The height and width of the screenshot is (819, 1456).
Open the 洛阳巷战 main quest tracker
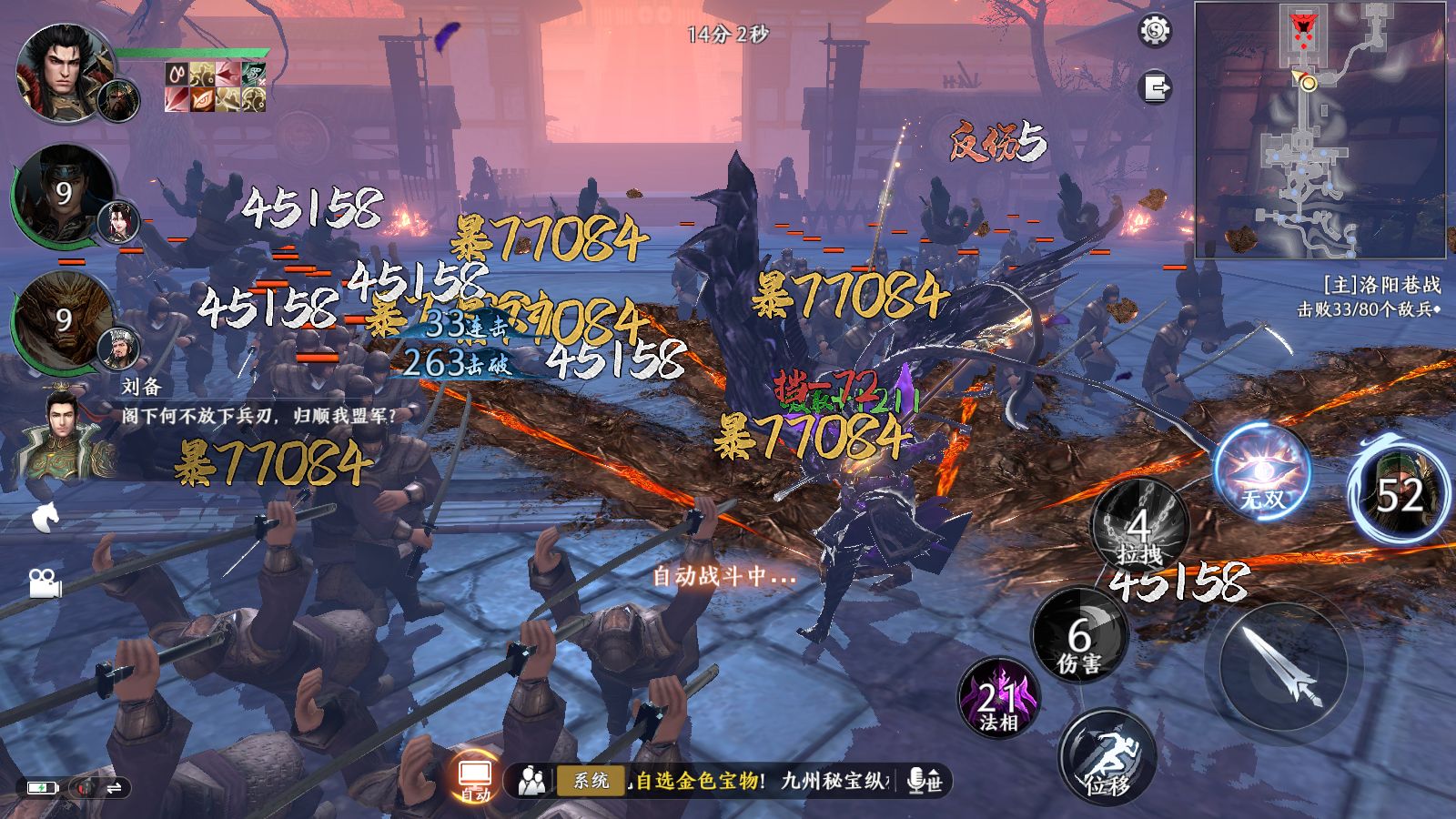click(1370, 297)
